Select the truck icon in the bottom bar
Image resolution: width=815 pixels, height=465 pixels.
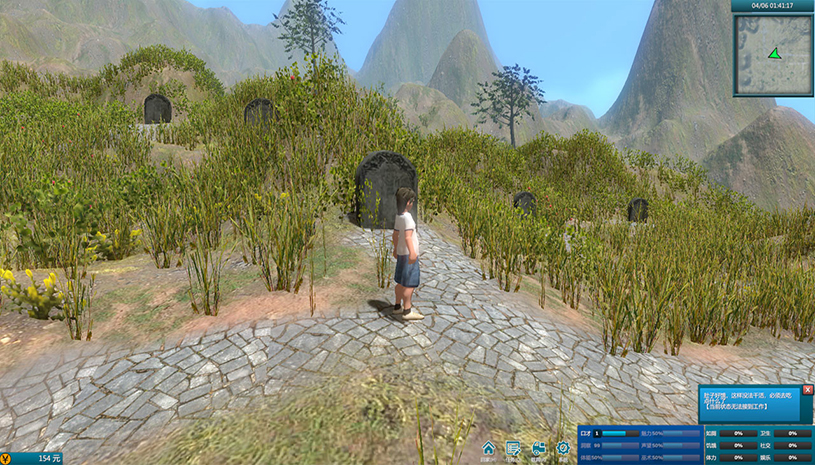click(538, 448)
